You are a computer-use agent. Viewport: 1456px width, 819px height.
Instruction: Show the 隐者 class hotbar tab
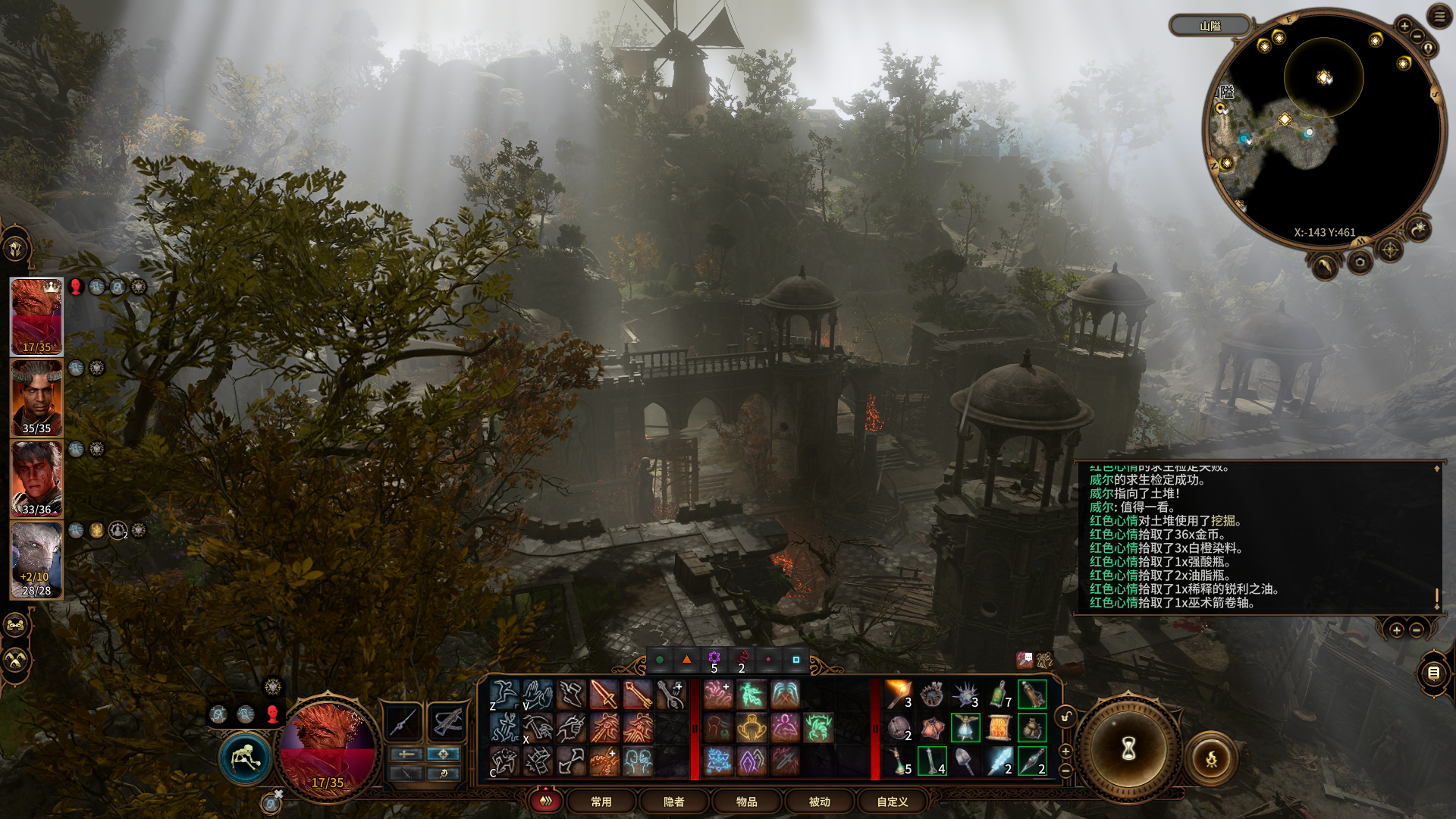coord(673,802)
